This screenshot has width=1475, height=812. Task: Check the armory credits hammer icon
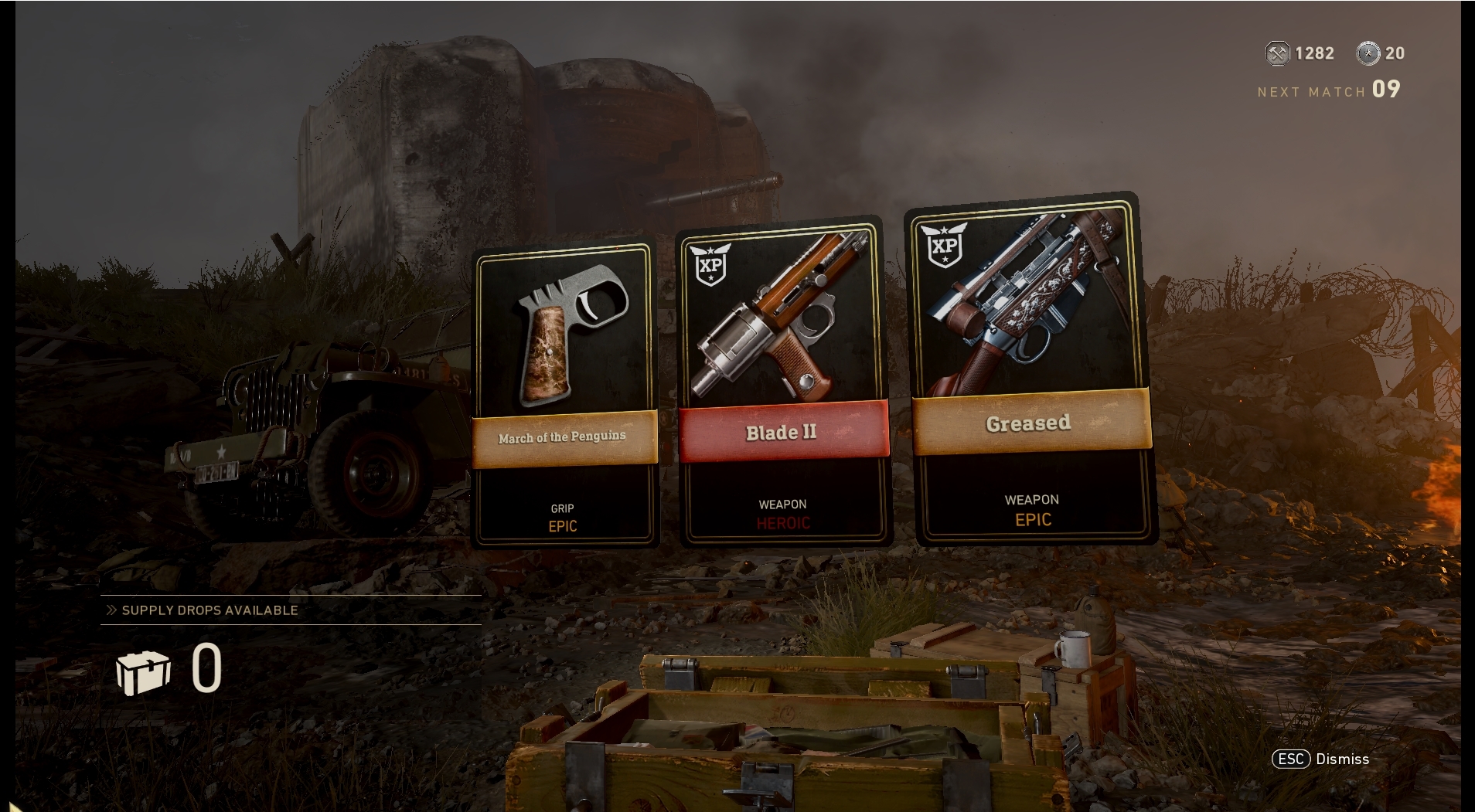[x=1277, y=53]
